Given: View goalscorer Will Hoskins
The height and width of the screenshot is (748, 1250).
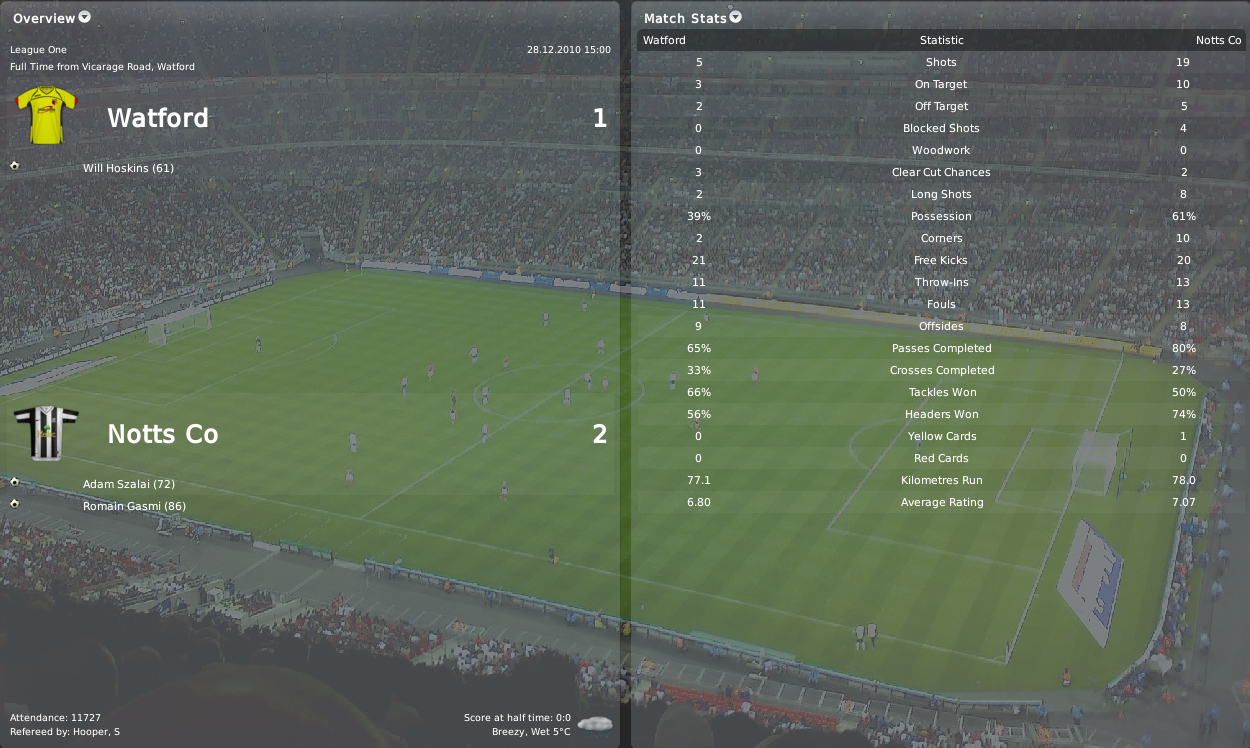Looking at the screenshot, I should 128,168.
